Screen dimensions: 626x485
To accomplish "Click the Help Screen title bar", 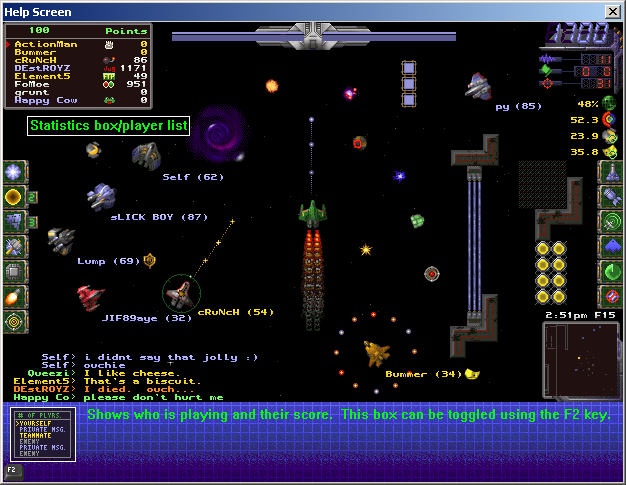I will tap(300, 10).
